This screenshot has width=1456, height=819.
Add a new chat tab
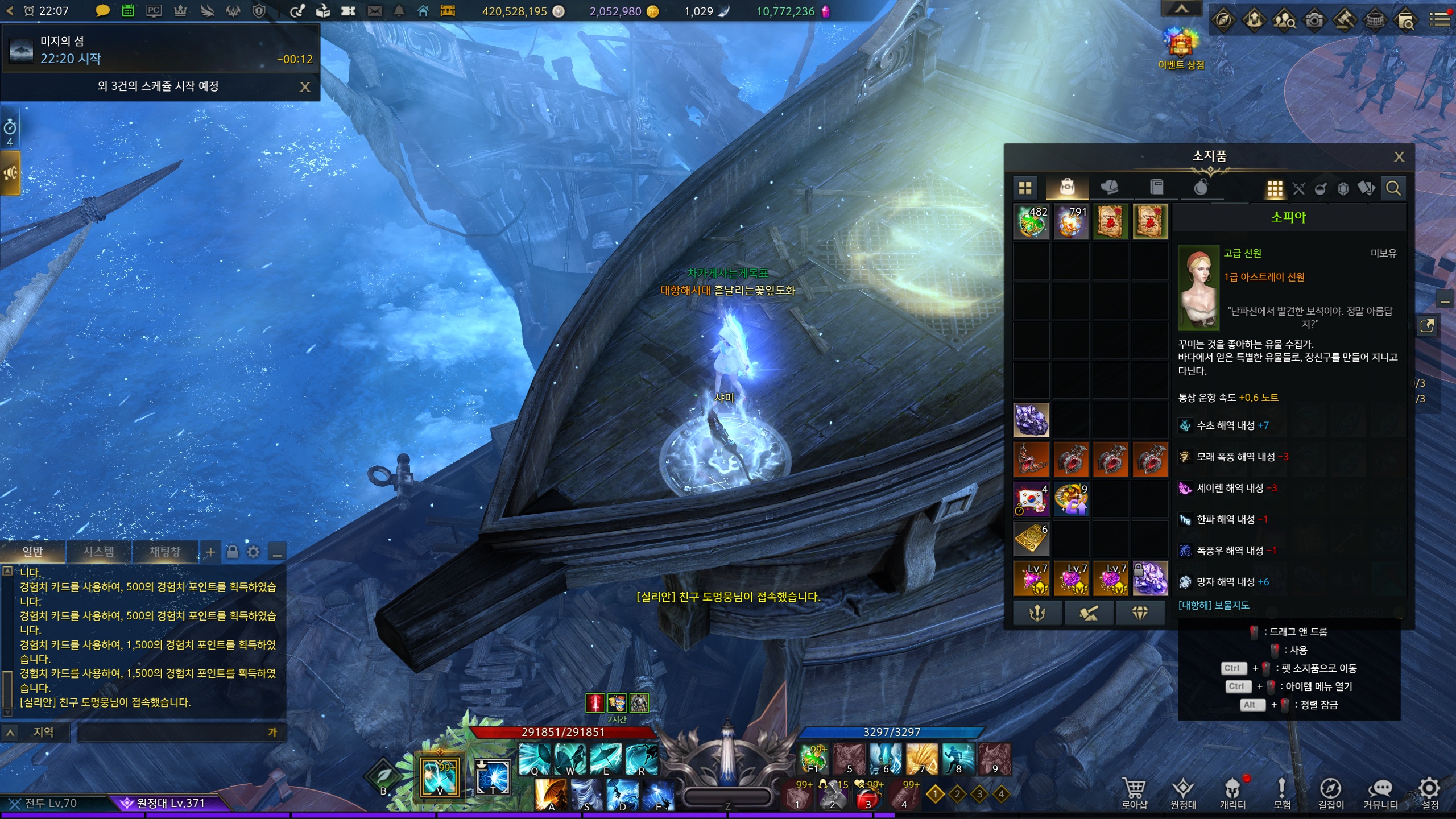tap(210, 552)
